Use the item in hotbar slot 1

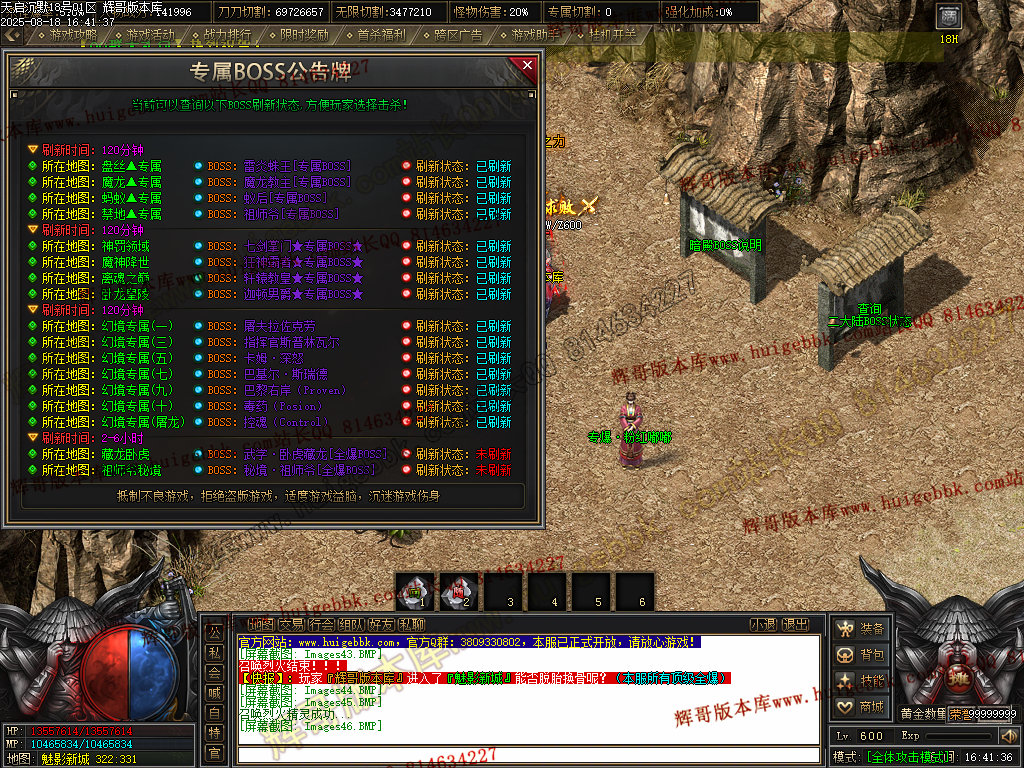pyautogui.click(x=415, y=590)
